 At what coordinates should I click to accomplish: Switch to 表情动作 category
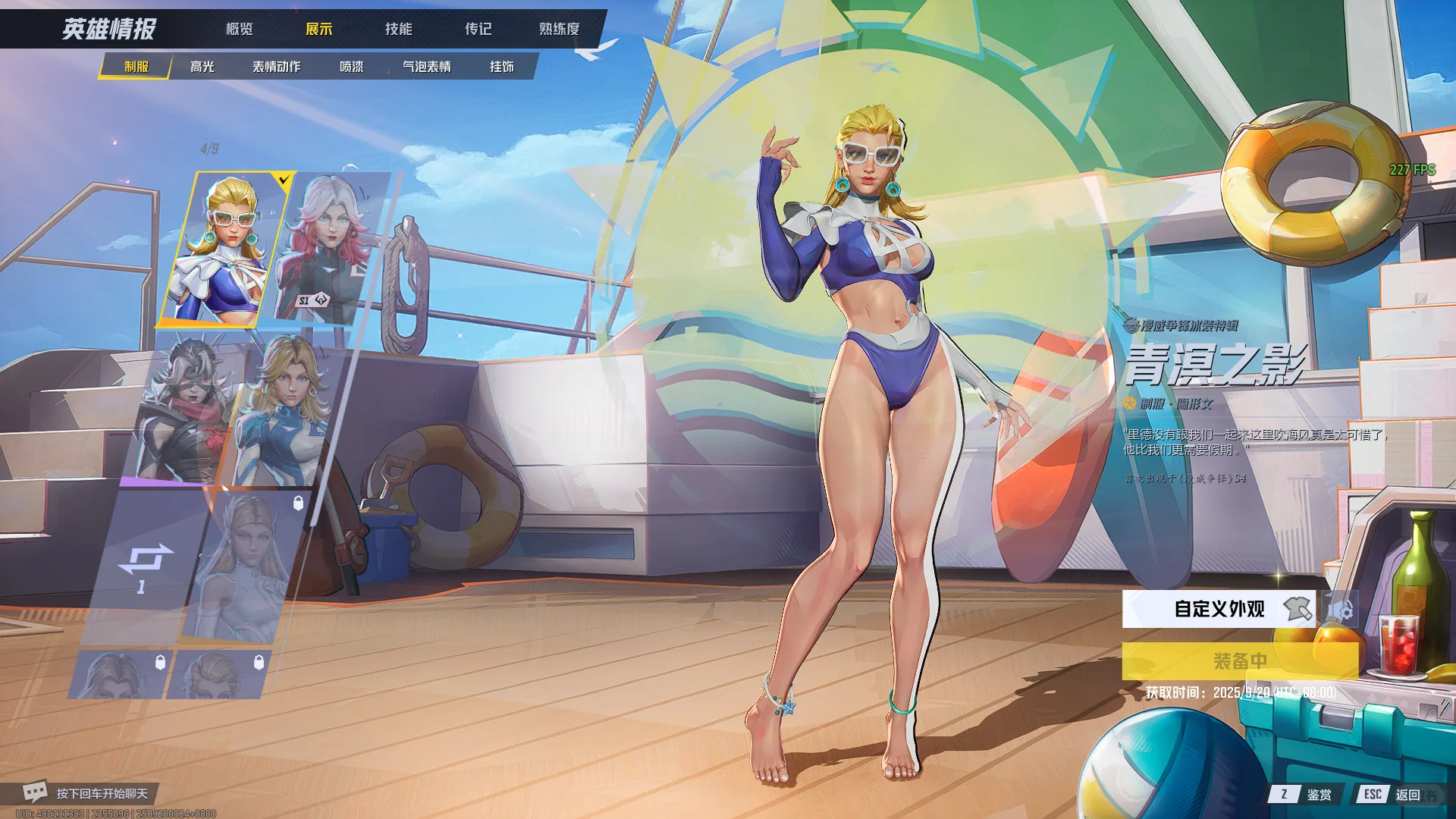[x=276, y=67]
